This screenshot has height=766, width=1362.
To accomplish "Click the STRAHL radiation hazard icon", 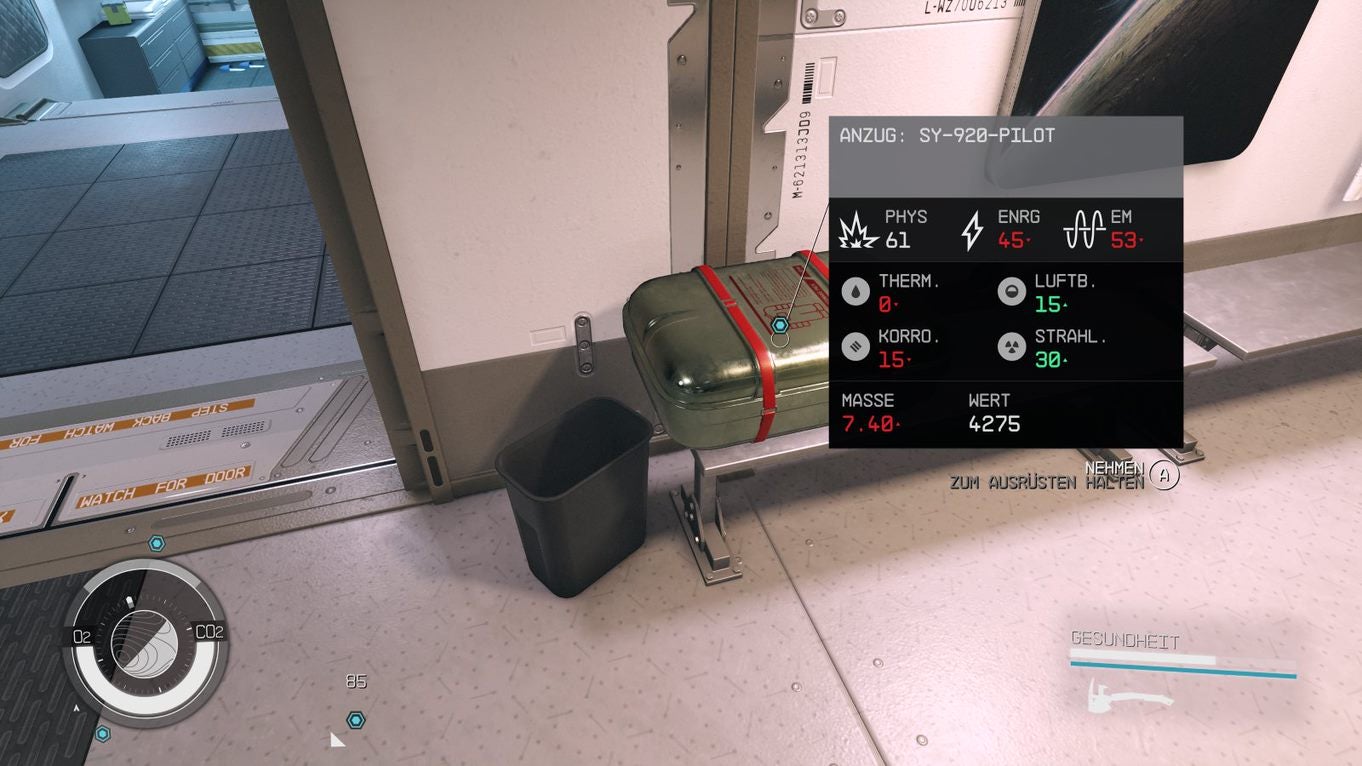I will [x=1012, y=347].
